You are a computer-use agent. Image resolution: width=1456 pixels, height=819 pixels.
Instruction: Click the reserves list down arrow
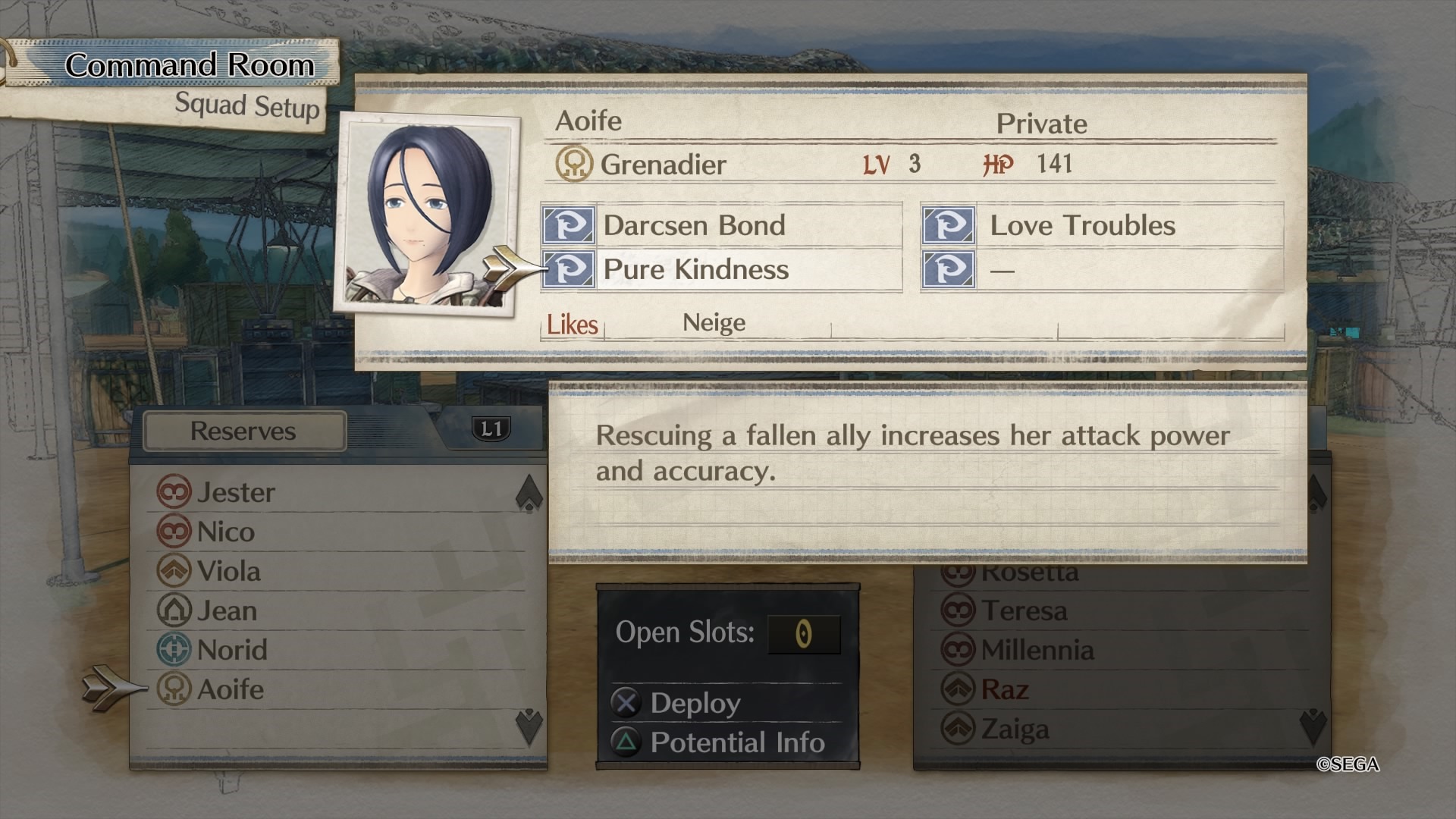(x=529, y=726)
